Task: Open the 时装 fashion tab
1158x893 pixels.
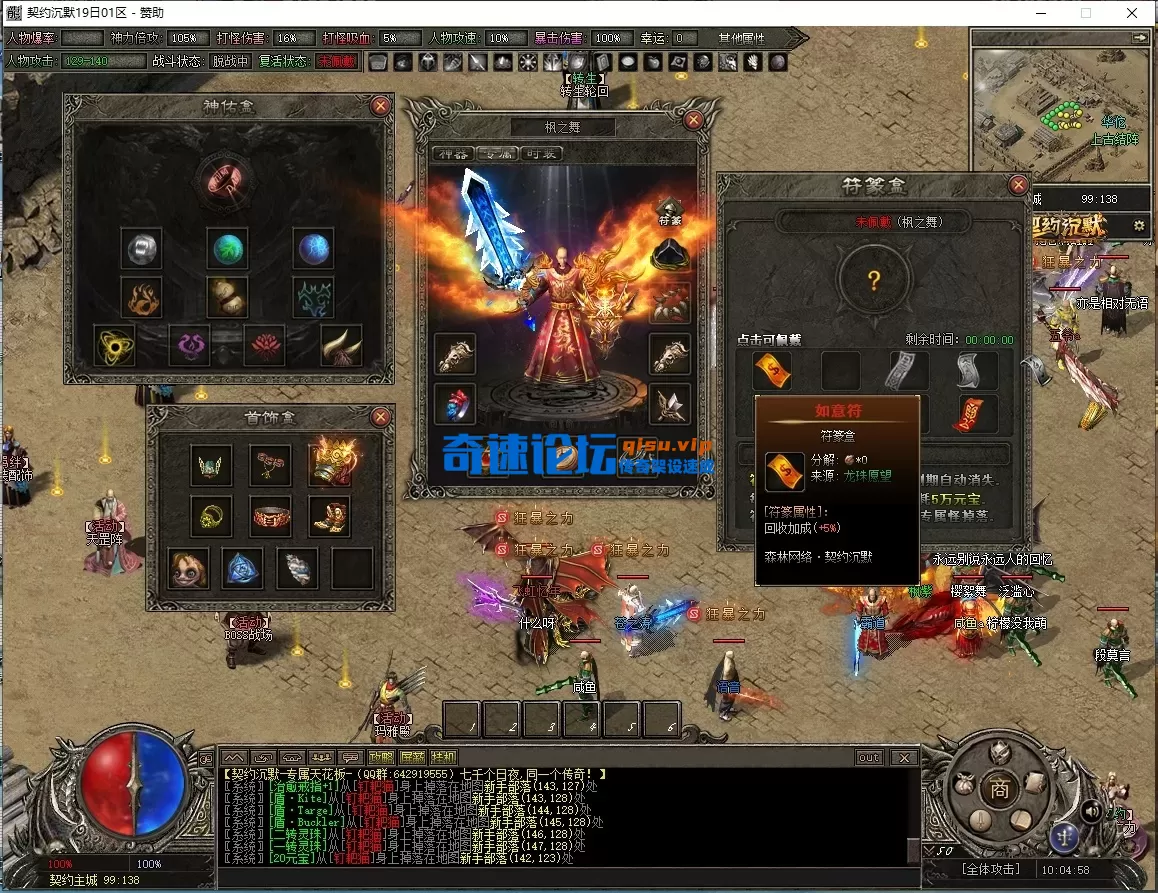Action: (x=541, y=154)
